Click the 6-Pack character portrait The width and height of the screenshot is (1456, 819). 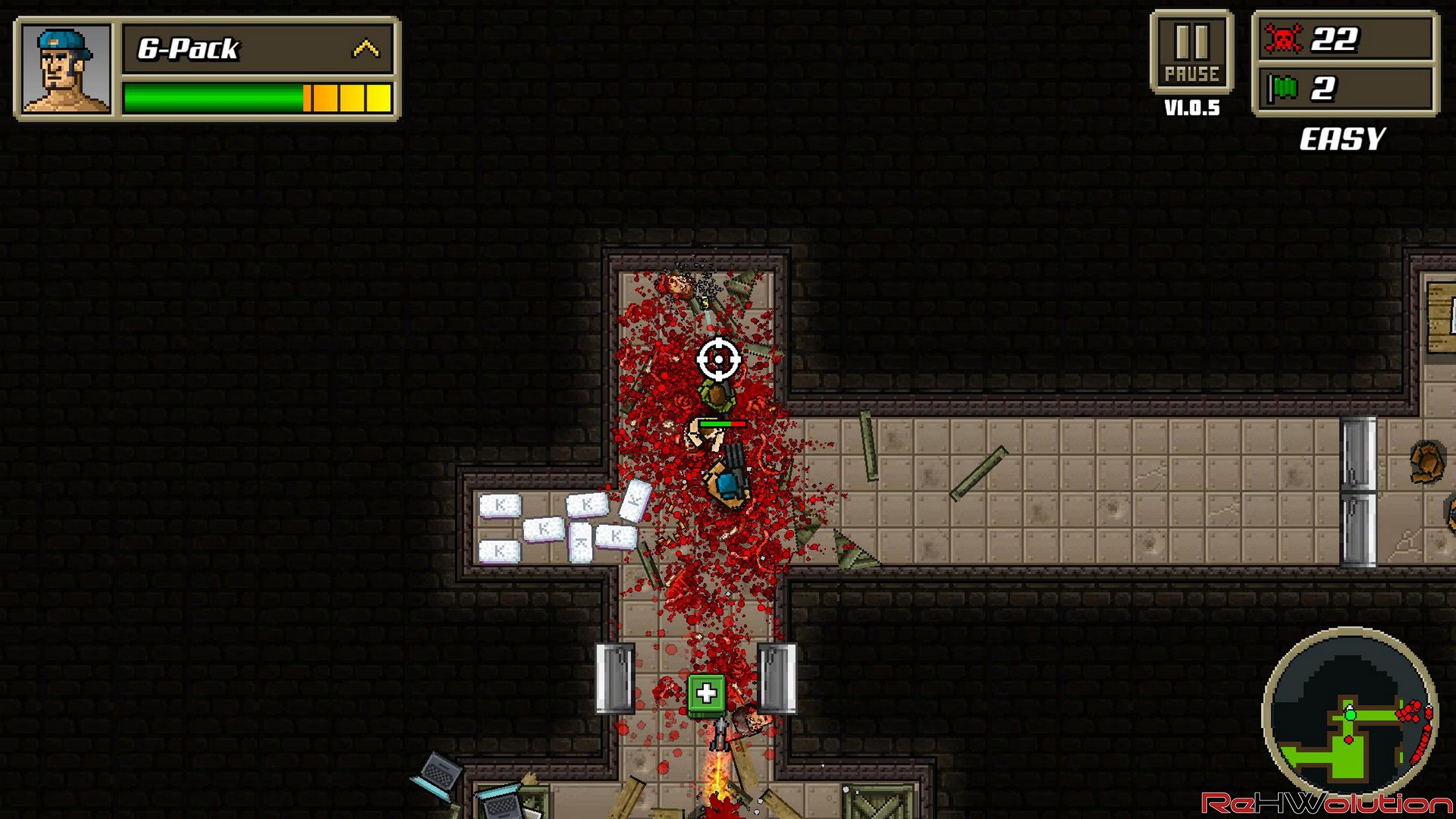click(66, 69)
